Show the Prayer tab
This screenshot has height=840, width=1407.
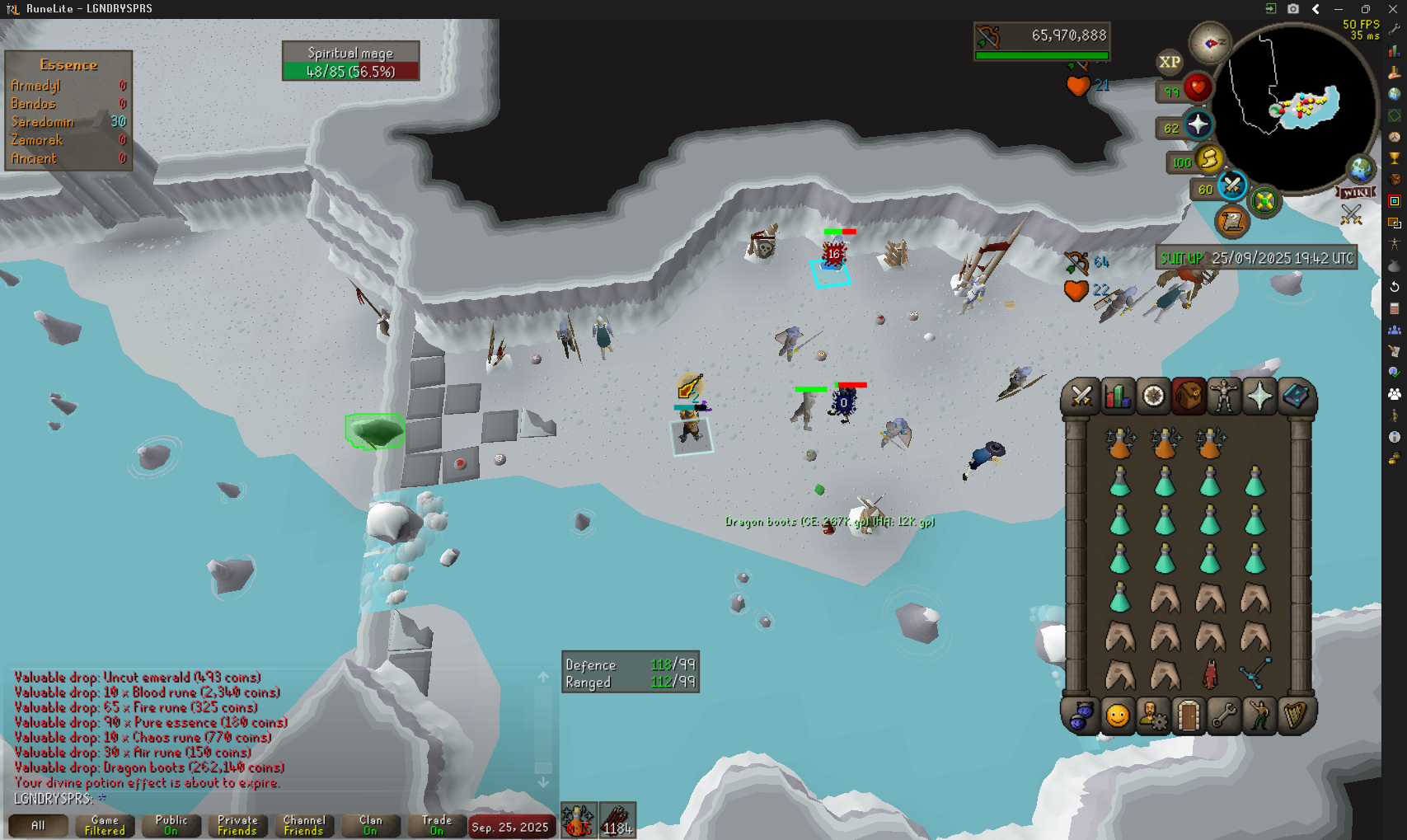click(x=1259, y=397)
